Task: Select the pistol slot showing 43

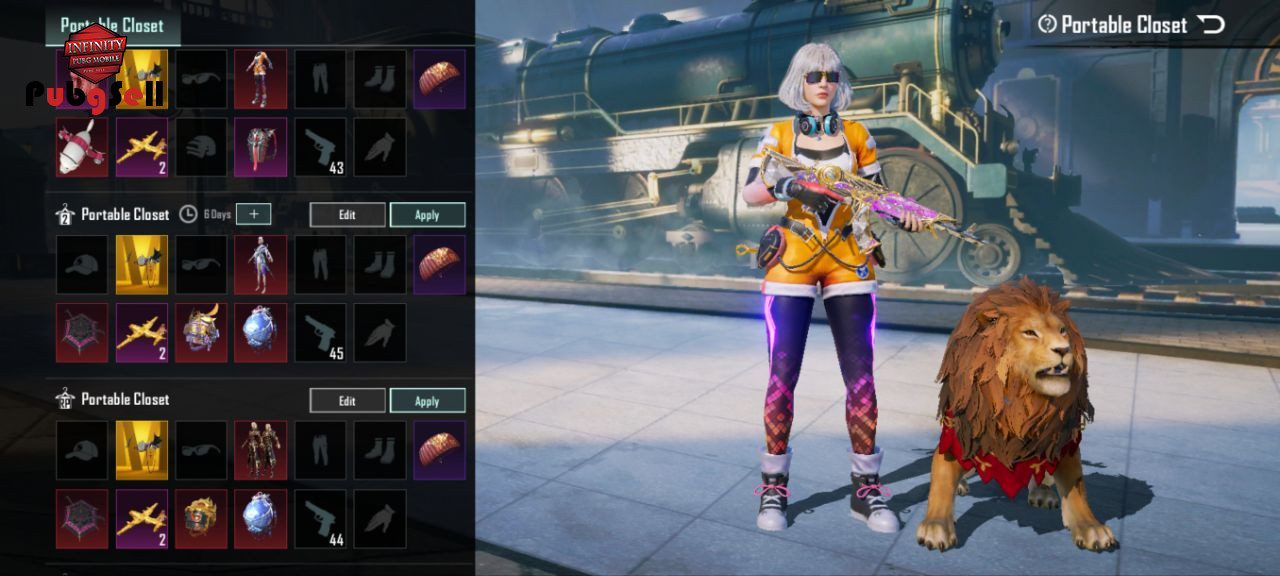Action: point(320,147)
